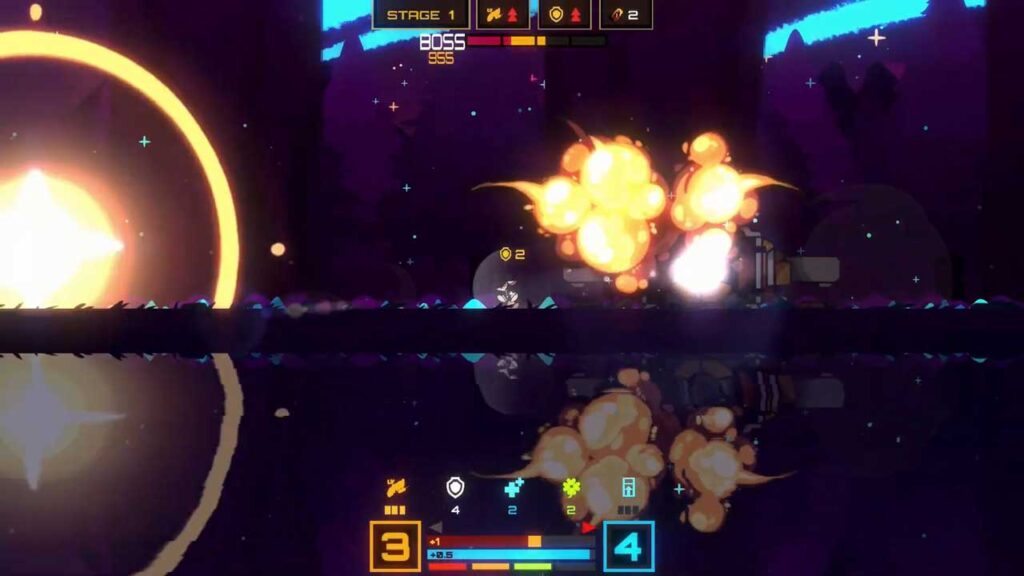Screen dimensions: 1024x576
Task: Click the gray left arrow above the bars
Action: (436, 527)
